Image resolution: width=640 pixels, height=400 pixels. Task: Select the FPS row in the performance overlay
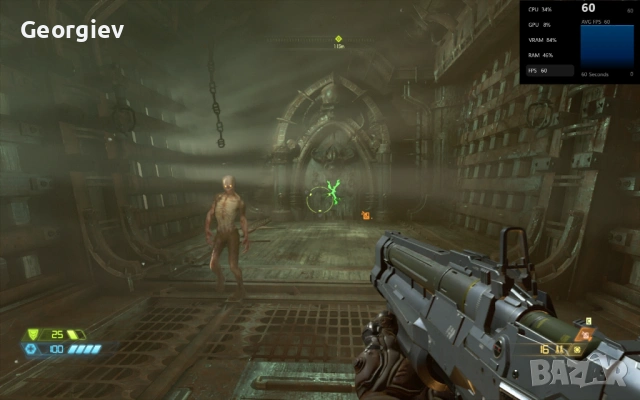tap(549, 71)
